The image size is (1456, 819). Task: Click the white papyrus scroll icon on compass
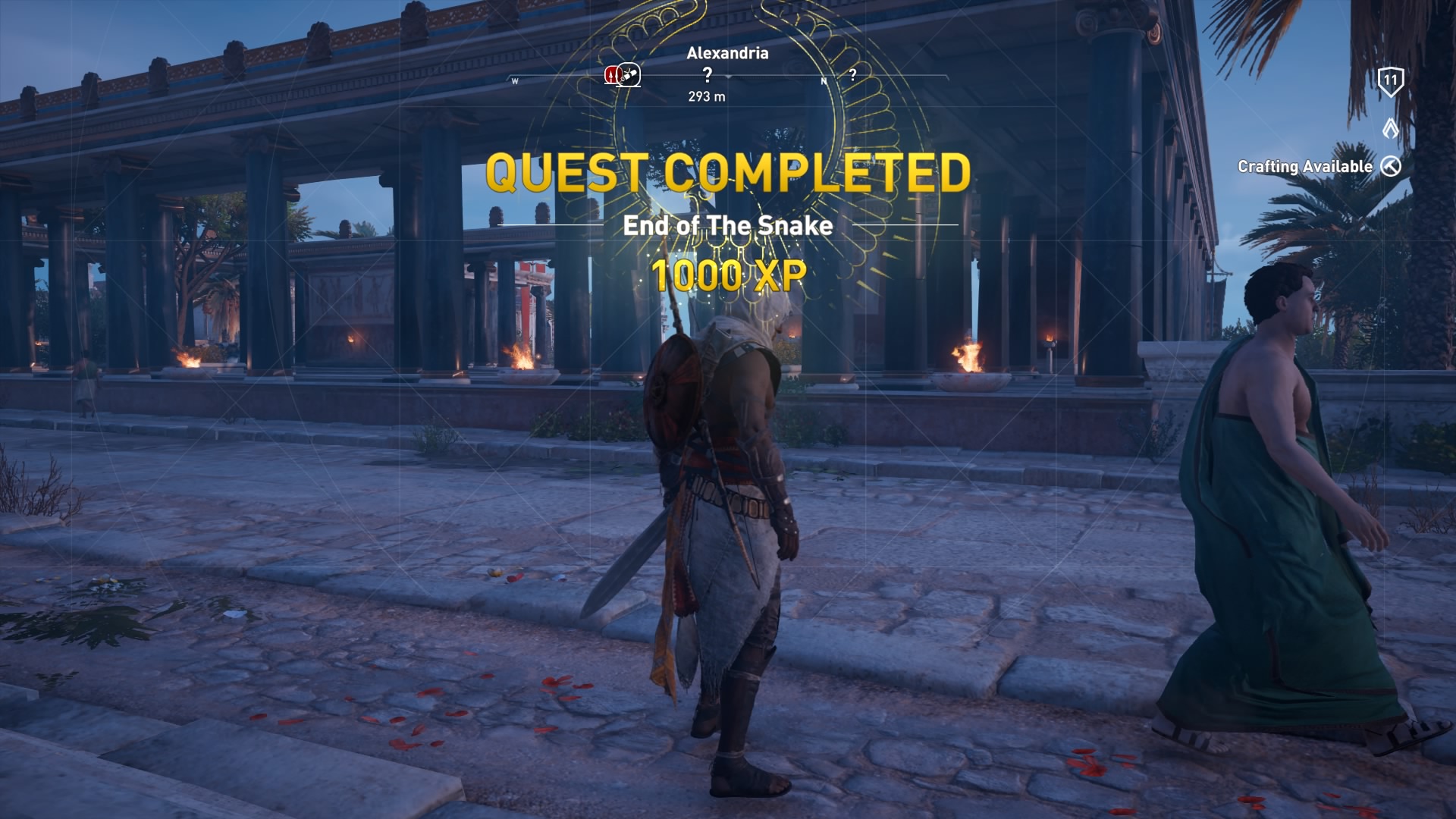point(628,74)
